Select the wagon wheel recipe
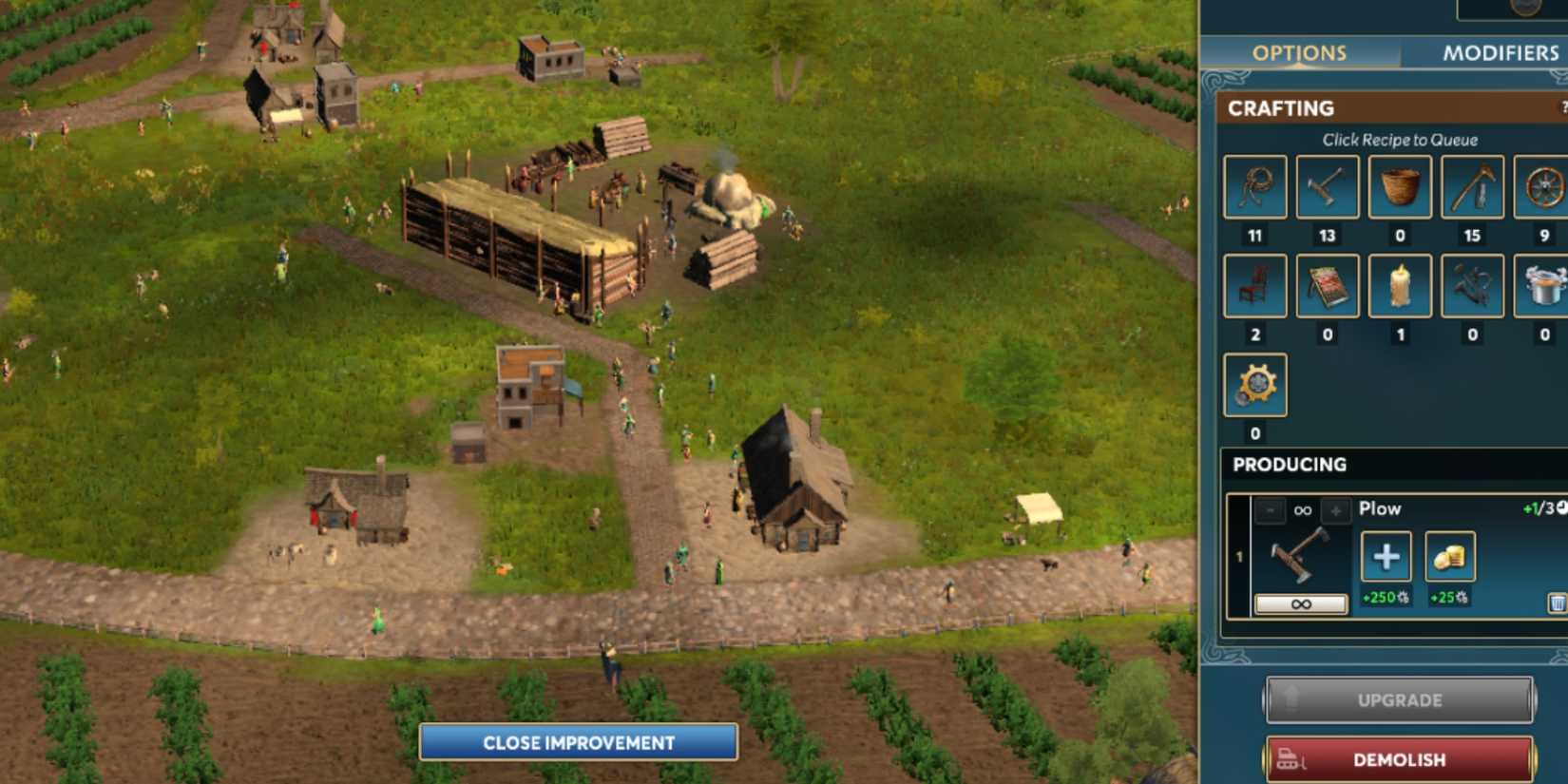Image resolution: width=1568 pixels, height=784 pixels. tap(1544, 187)
